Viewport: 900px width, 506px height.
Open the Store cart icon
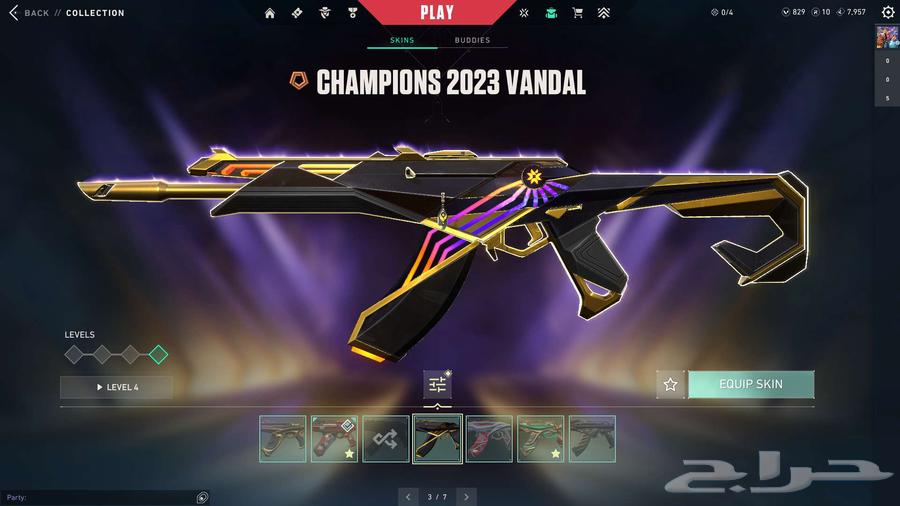[x=577, y=13]
